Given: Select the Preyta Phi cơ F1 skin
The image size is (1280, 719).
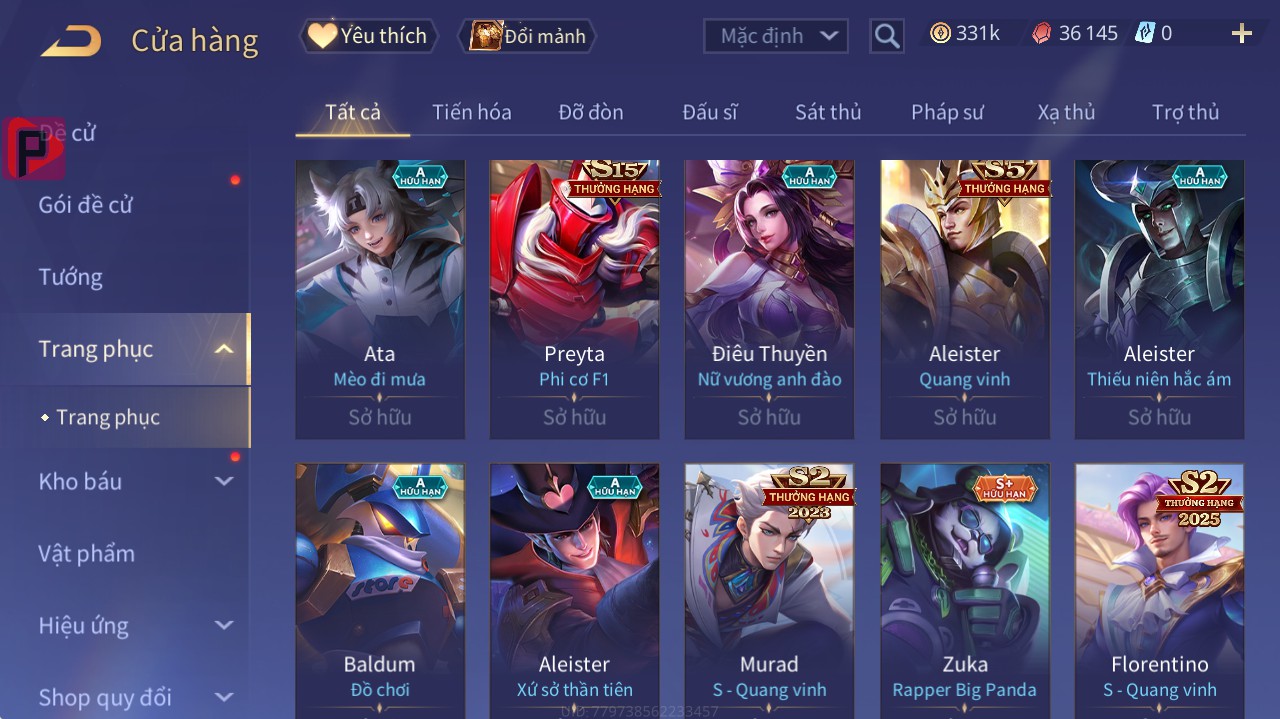Looking at the screenshot, I should pos(574,299).
